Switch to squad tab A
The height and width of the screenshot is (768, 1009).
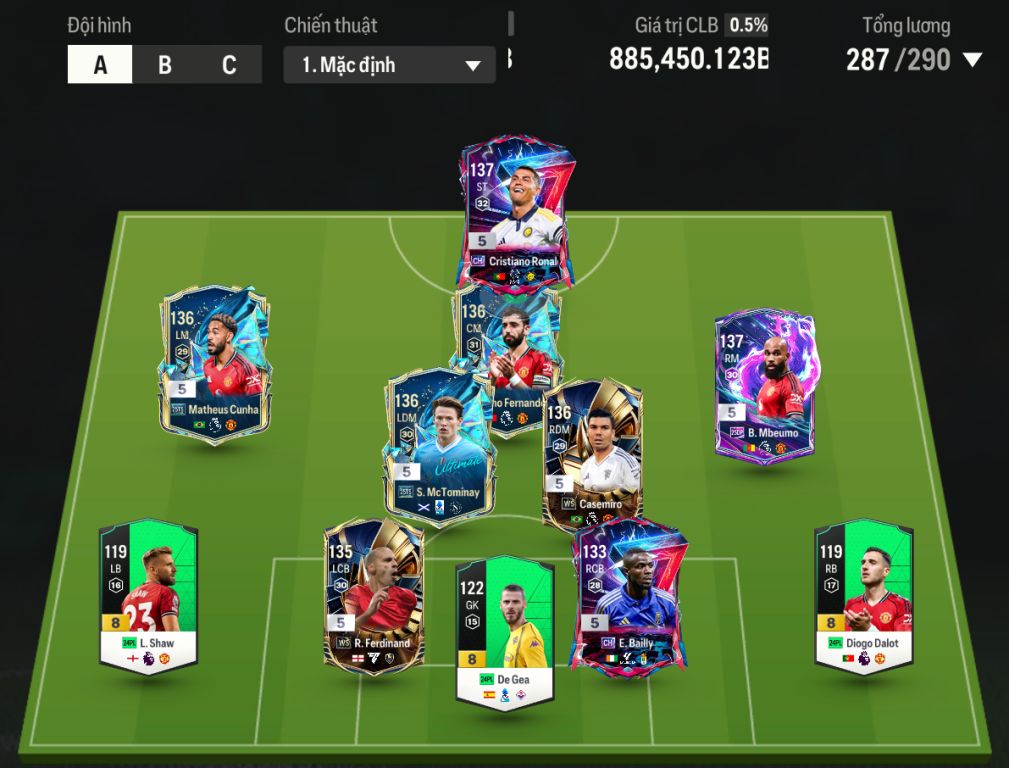coord(100,65)
